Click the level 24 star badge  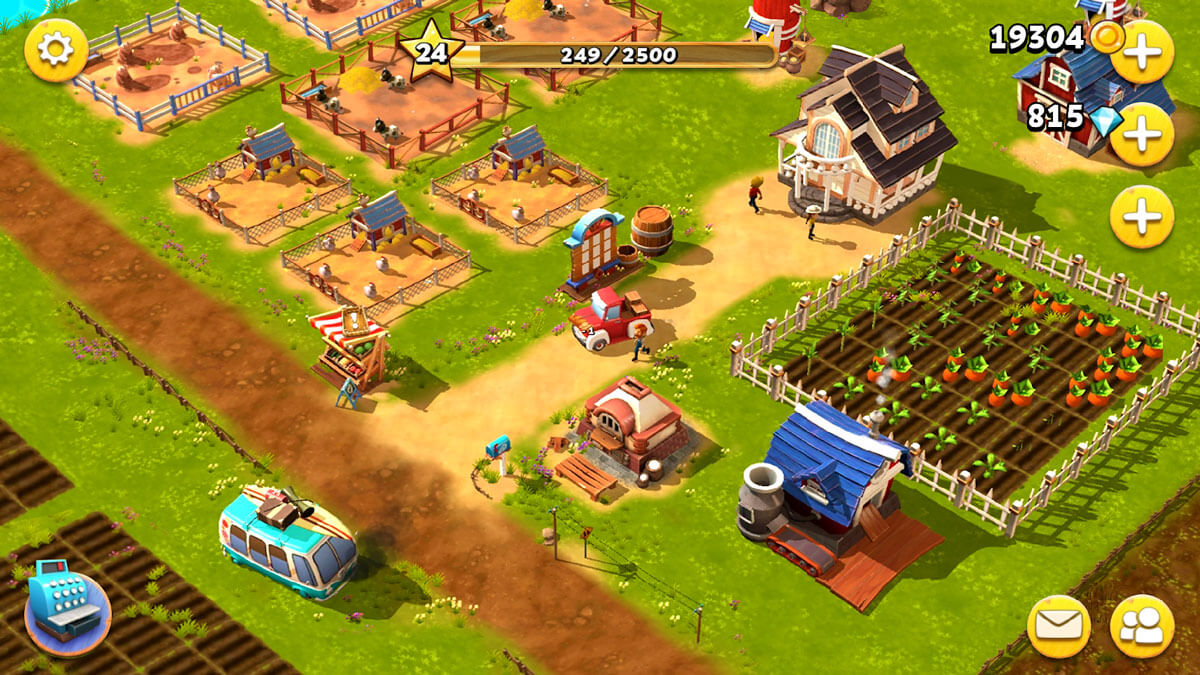pos(431,52)
